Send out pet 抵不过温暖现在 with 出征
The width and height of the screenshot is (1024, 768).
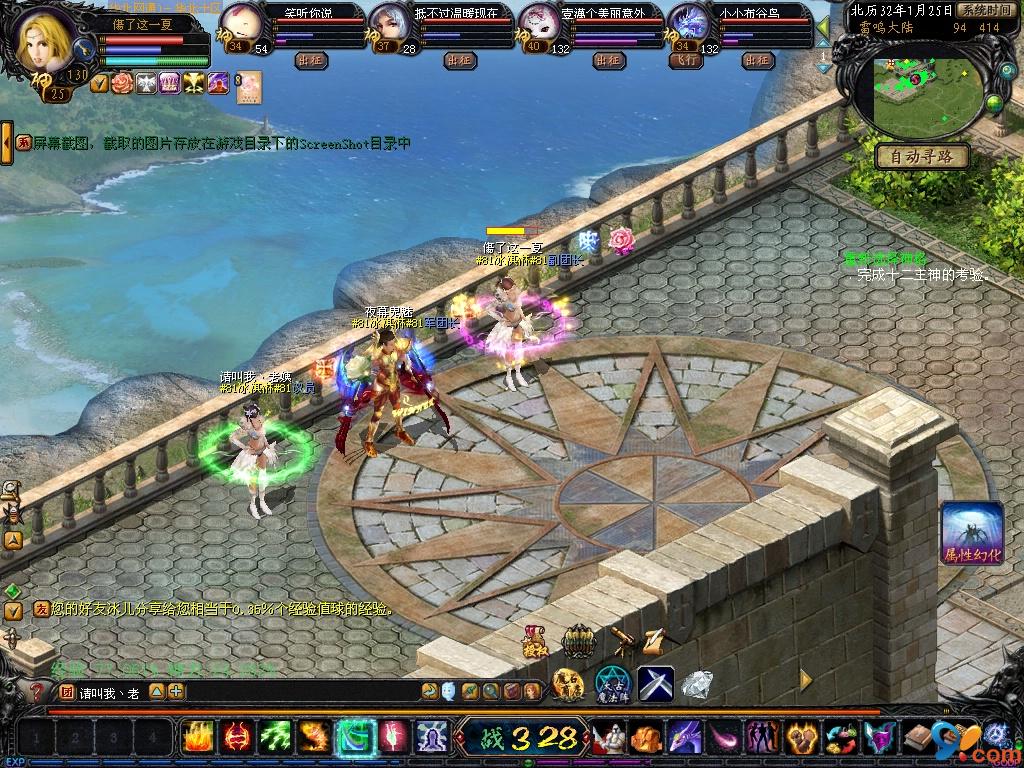[459, 60]
